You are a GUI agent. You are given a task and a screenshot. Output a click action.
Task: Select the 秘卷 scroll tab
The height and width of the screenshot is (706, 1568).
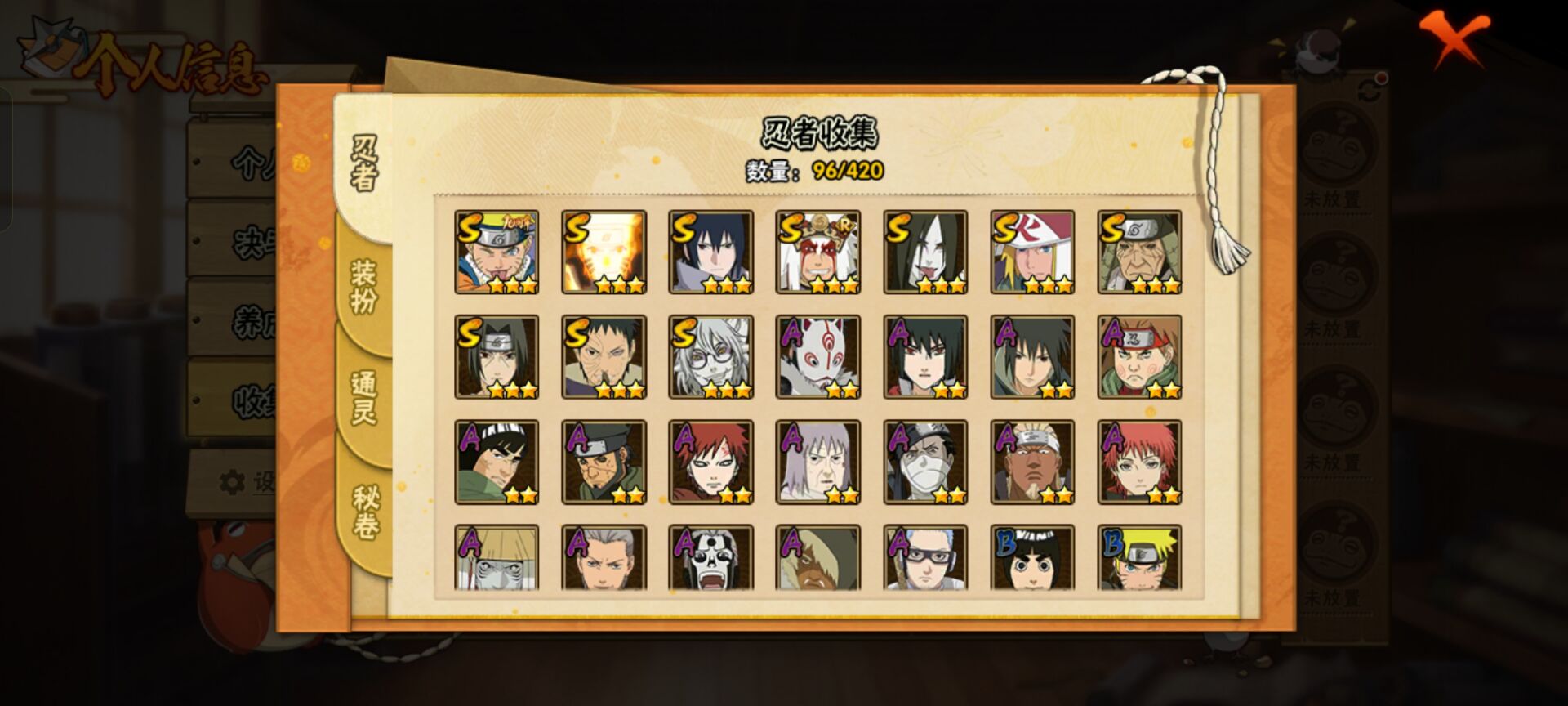tap(364, 512)
